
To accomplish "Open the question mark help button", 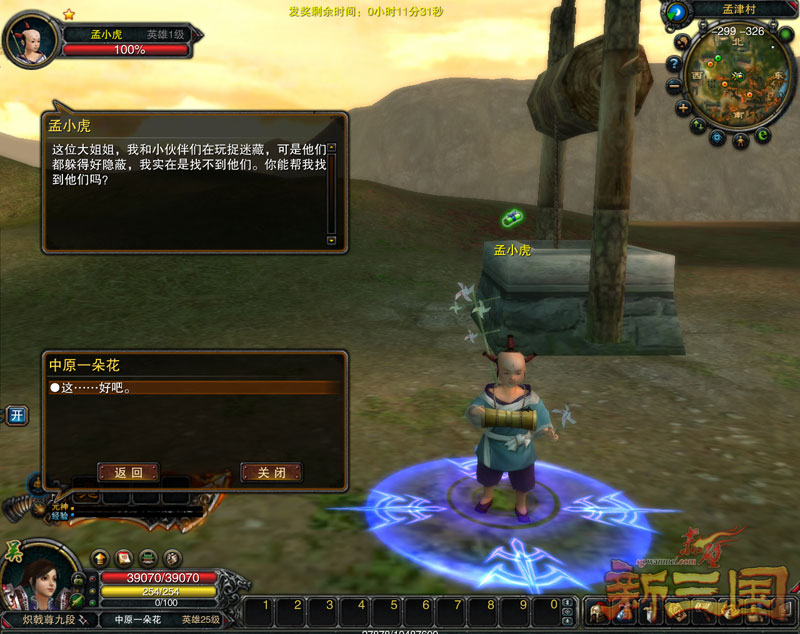I will tap(673, 62).
